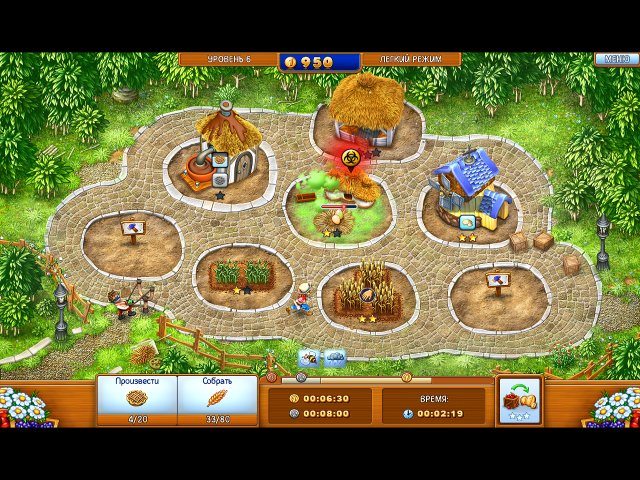Screen dimensions: 640x480
Task: Select the Собрать wheat goal panel
Action: (x=217, y=400)
